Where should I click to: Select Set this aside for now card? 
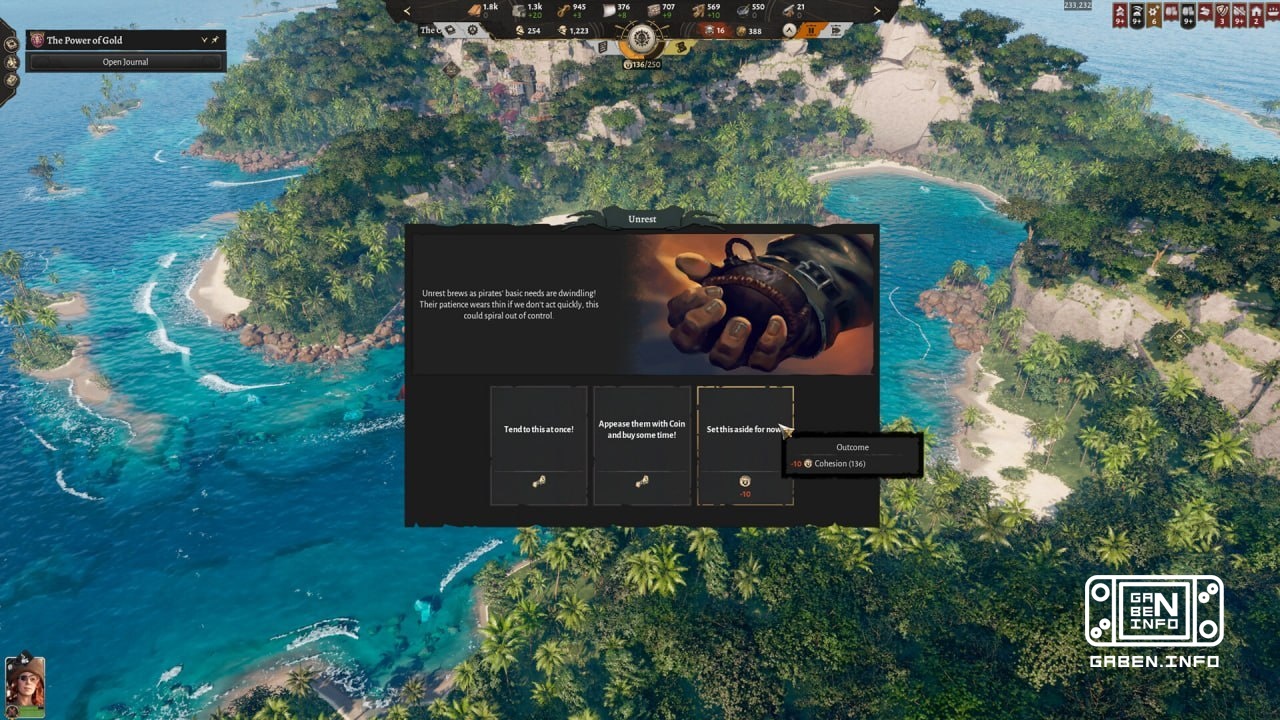pos(744,428)
